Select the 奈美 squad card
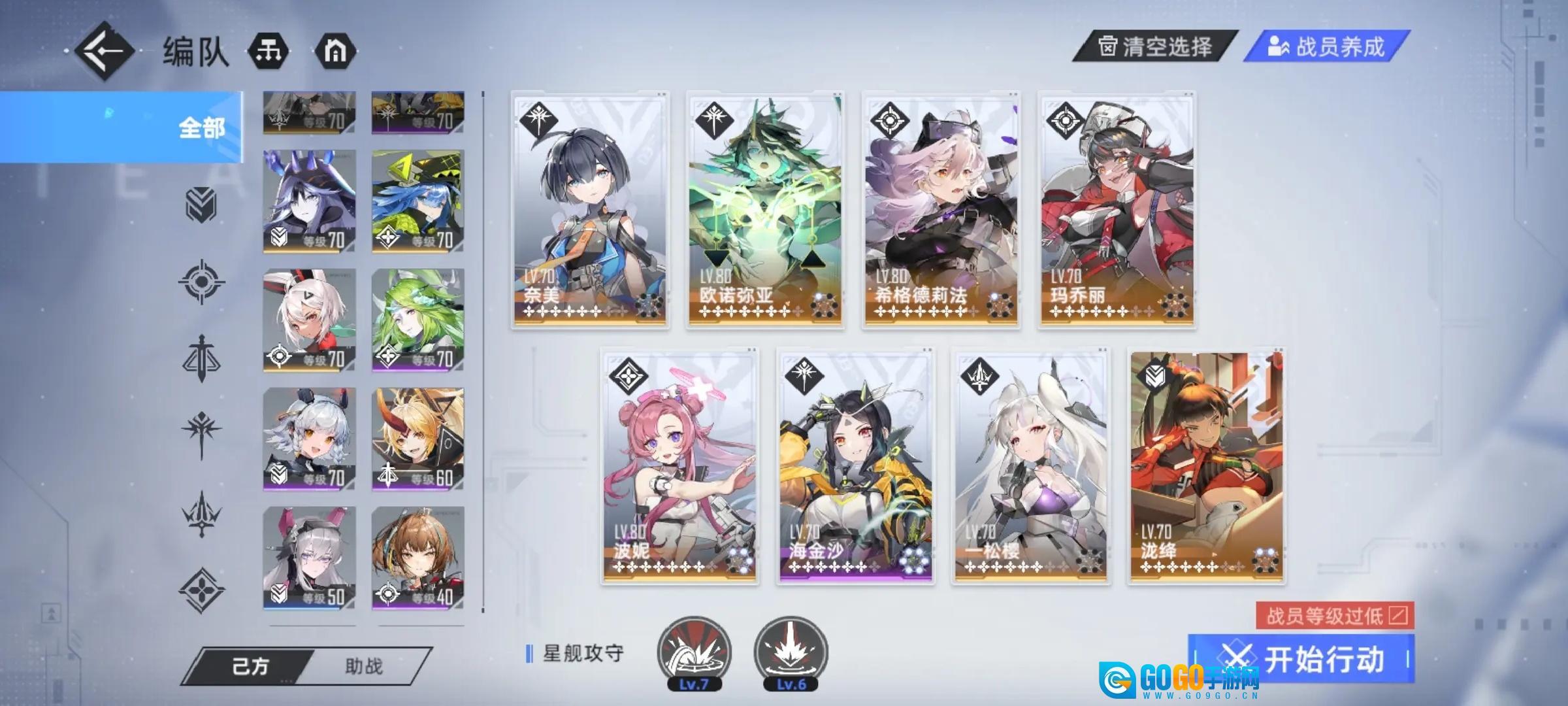1568x706 pixels. (590, 210)
